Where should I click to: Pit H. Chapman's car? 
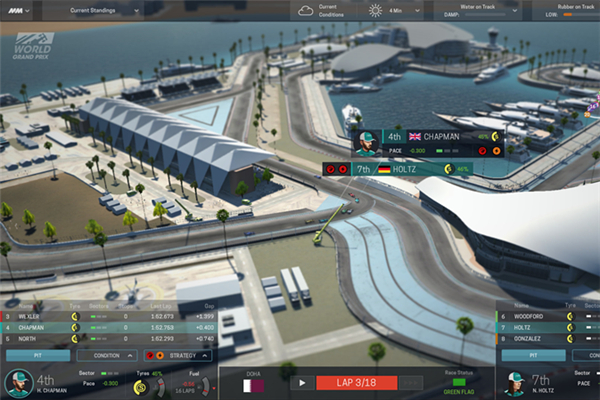36,355
